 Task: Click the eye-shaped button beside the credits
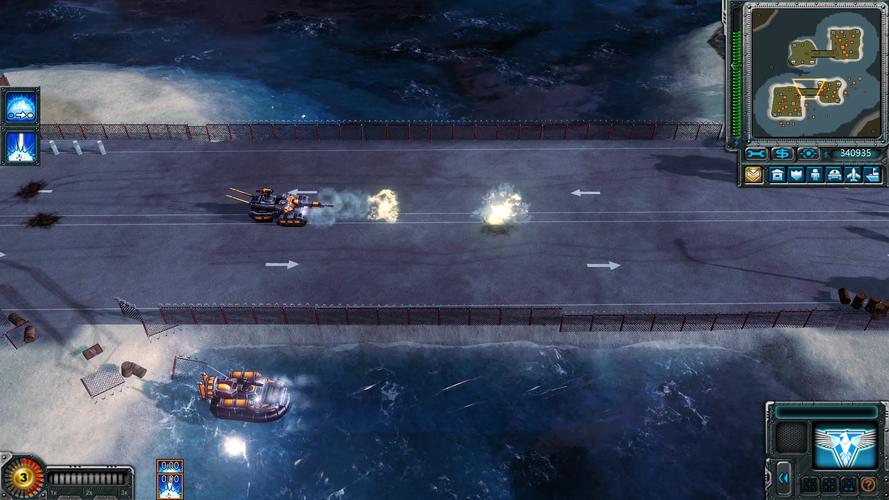point(808,154)
